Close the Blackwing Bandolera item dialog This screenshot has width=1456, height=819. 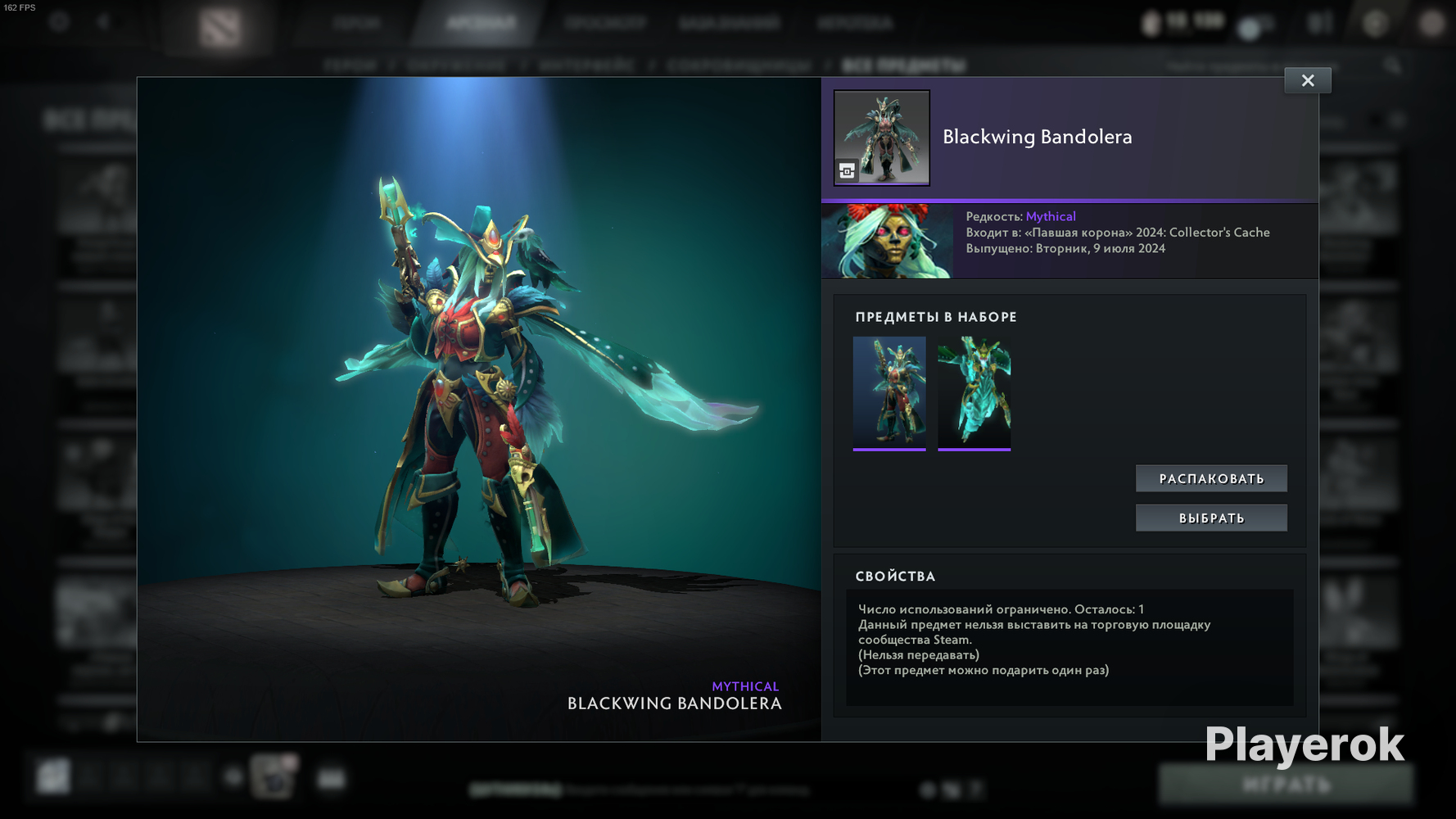[1307, 80]
